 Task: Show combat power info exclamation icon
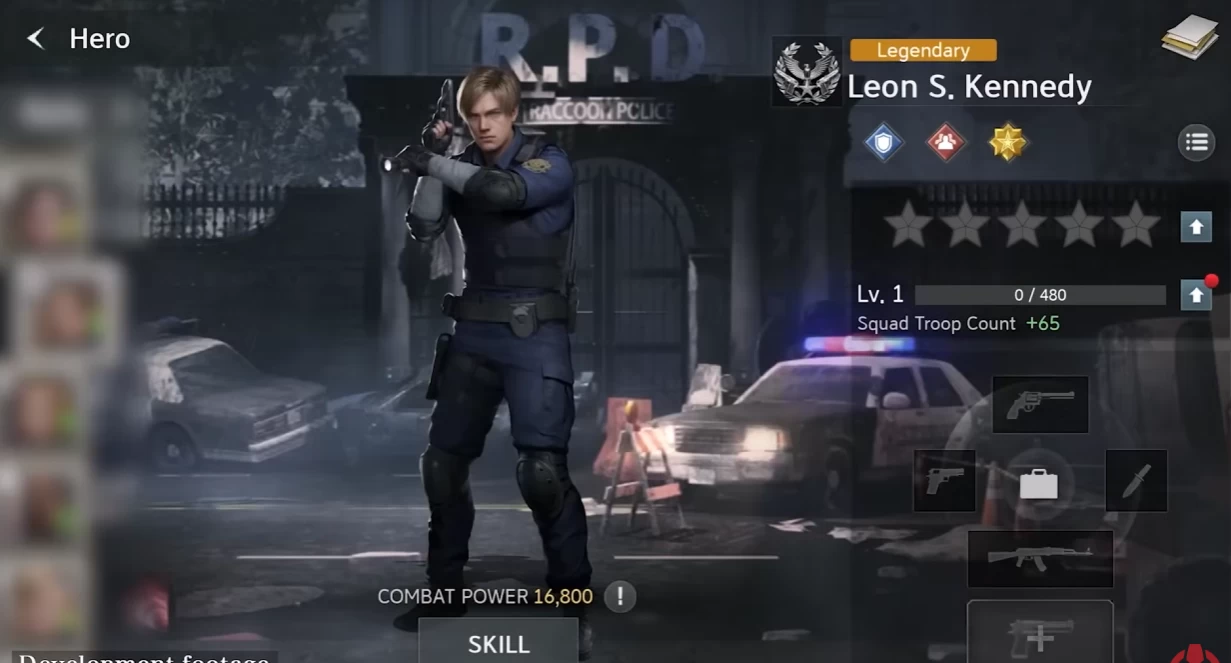[x=620, y=597]
